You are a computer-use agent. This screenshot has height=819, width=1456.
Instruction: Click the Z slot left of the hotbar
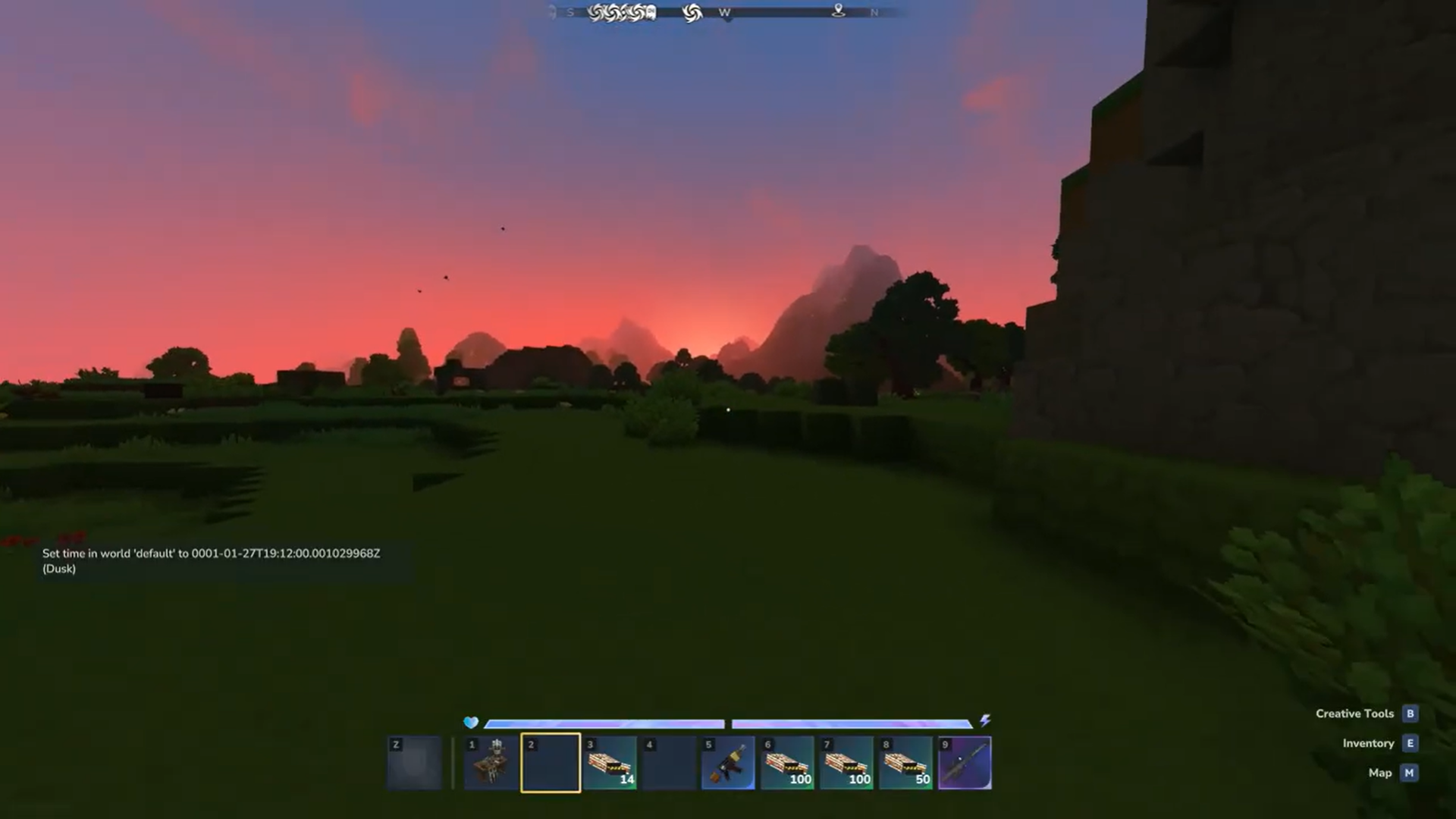[415, 762]
